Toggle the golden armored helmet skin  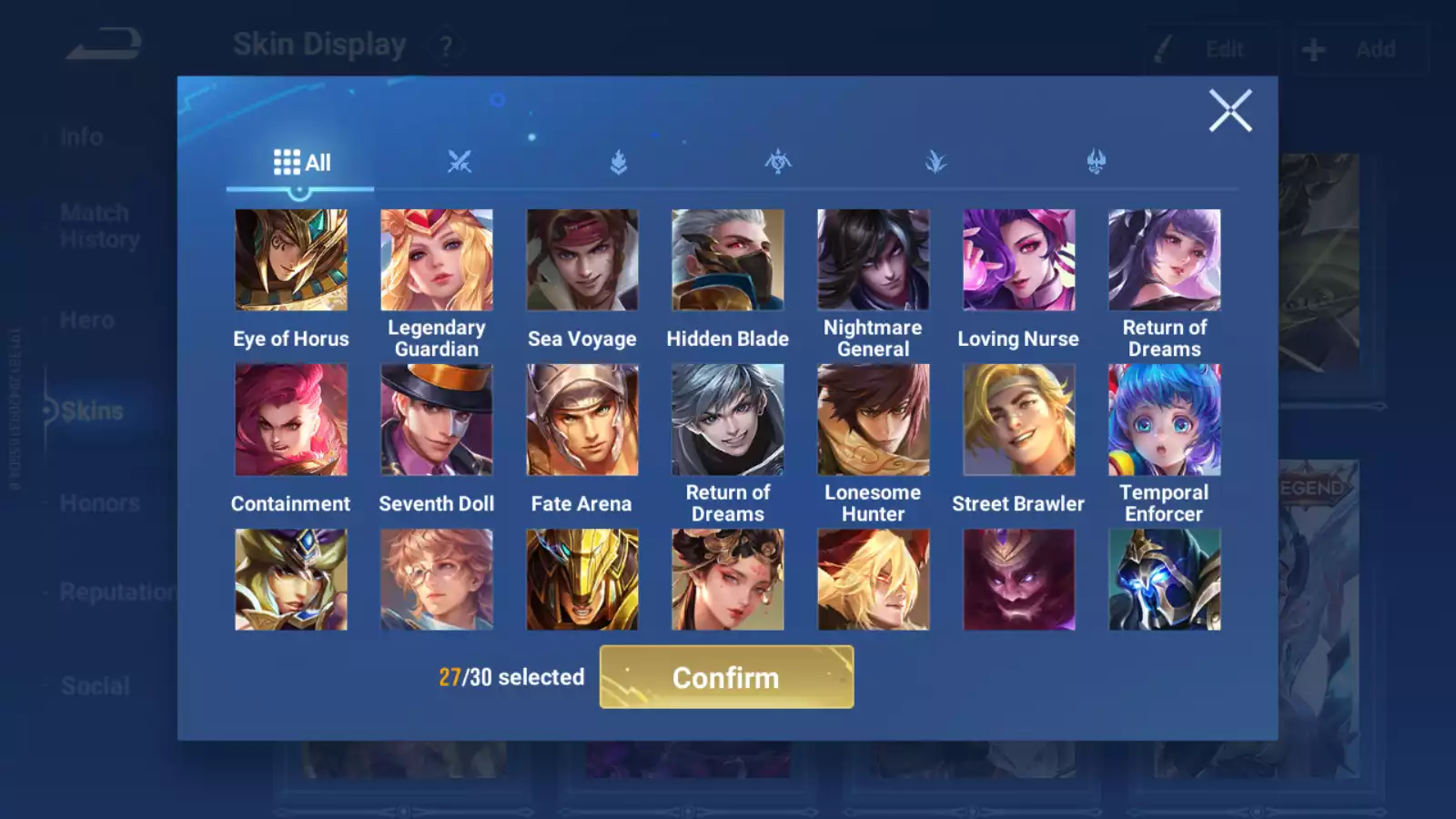click(x=582, y=580)
